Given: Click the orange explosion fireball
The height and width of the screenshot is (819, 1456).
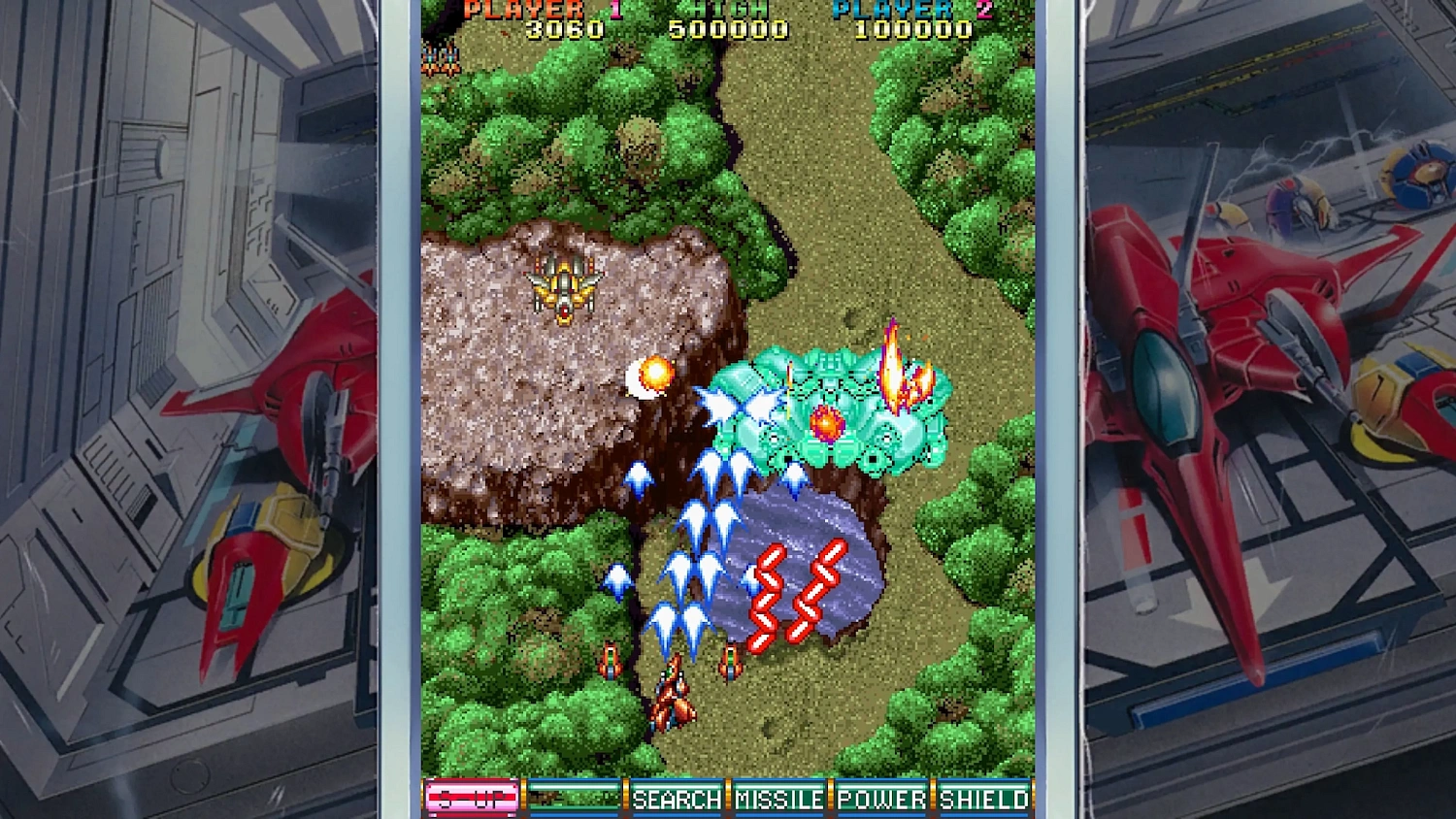Looking at the screenshot, I should tap(656, 374).
